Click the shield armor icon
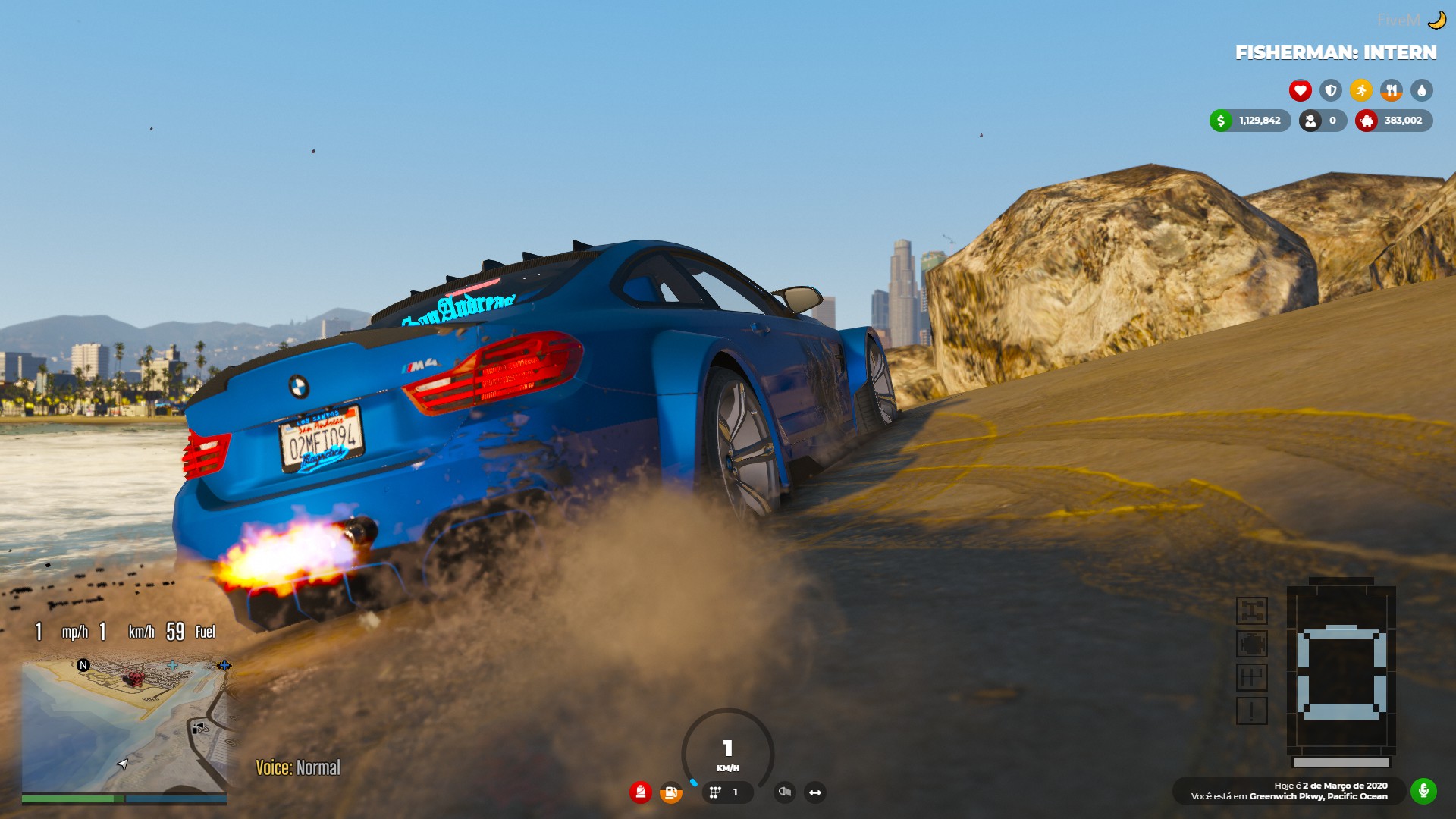The image size is (1456, 819). 1330,91
